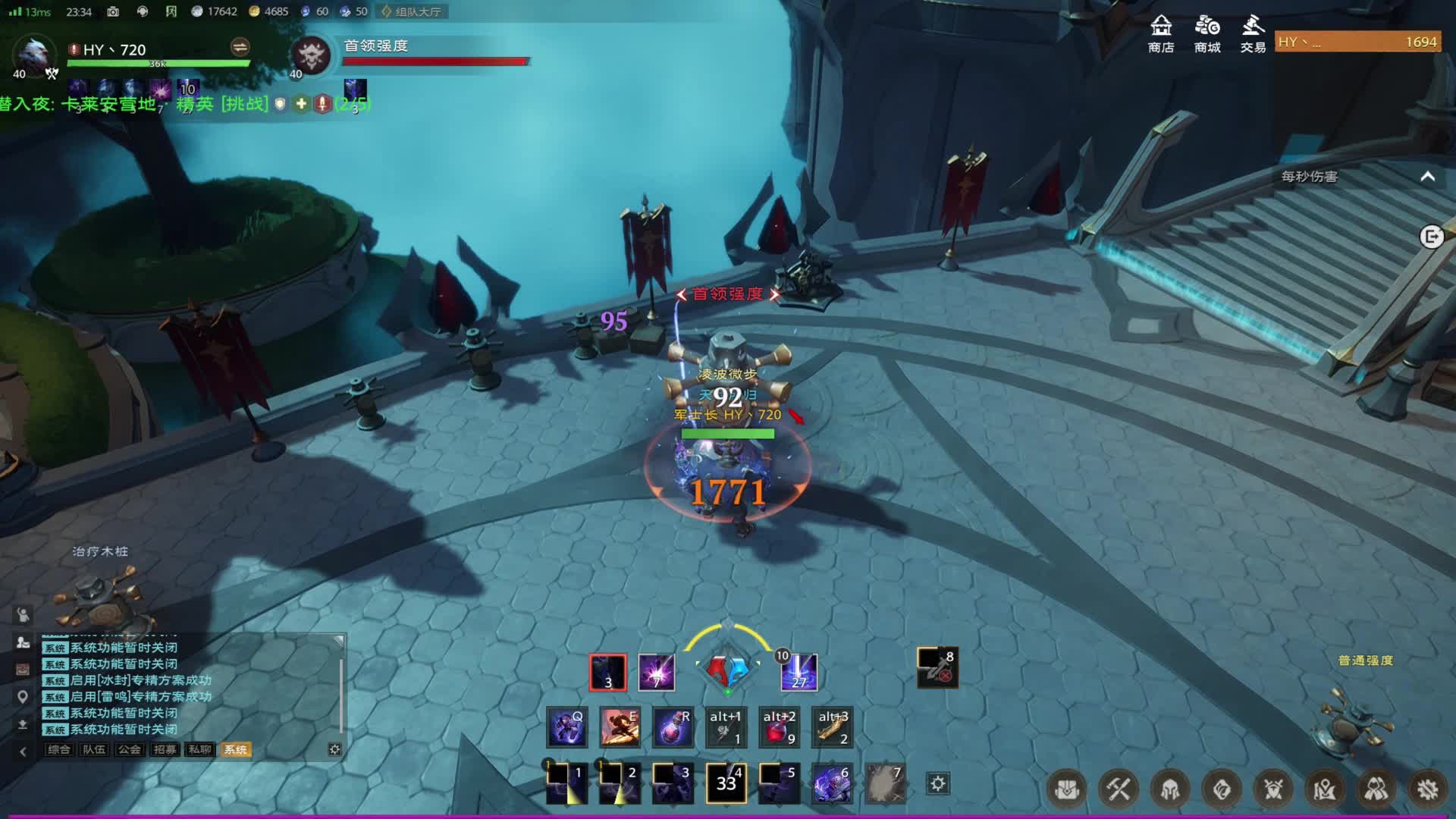Switch chat to the 队伍 tab
The width and height of the screenshot is (1456, 819).
coord(94,749)
